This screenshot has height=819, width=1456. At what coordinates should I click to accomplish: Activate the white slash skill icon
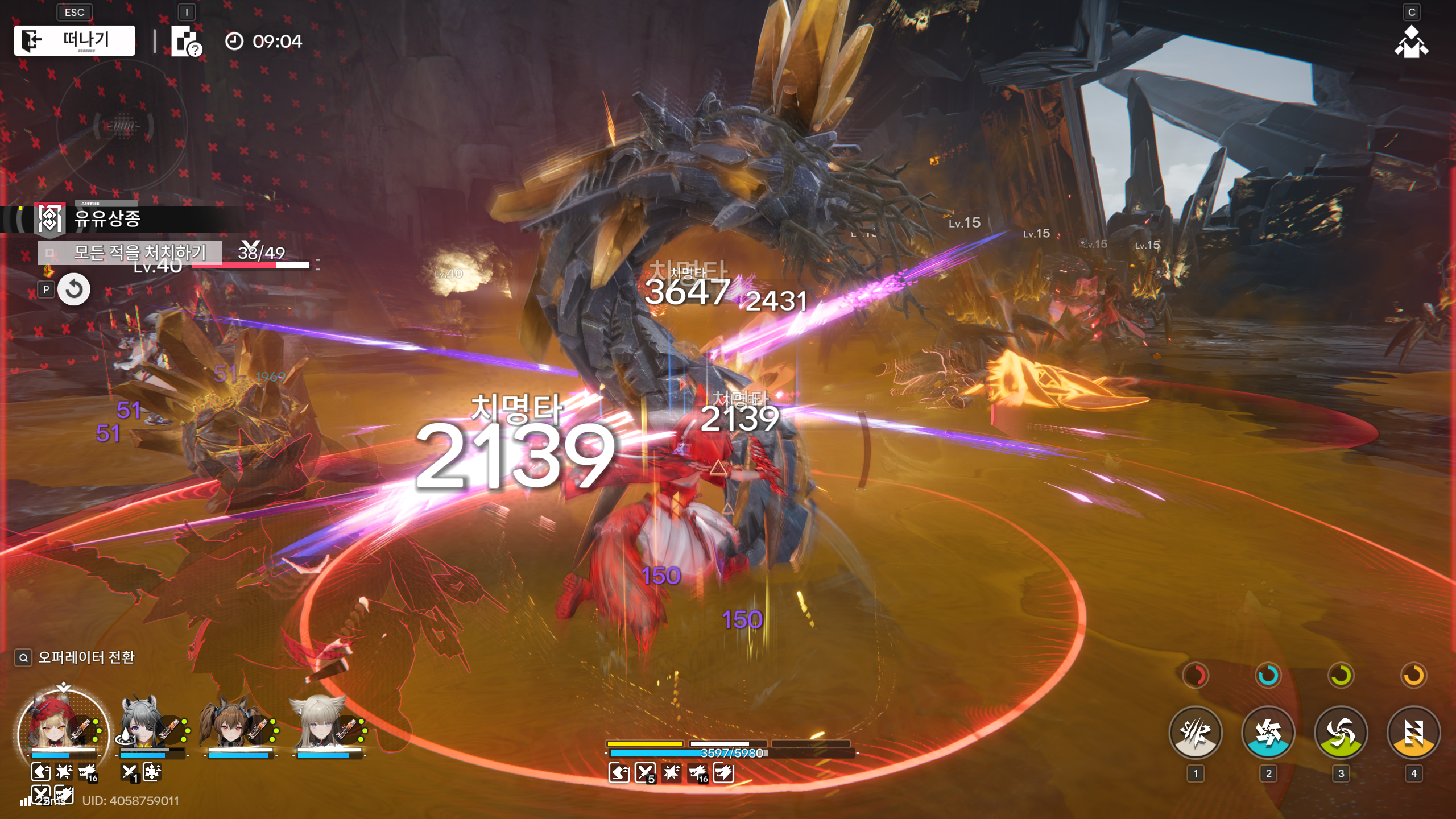point(1195,733)
